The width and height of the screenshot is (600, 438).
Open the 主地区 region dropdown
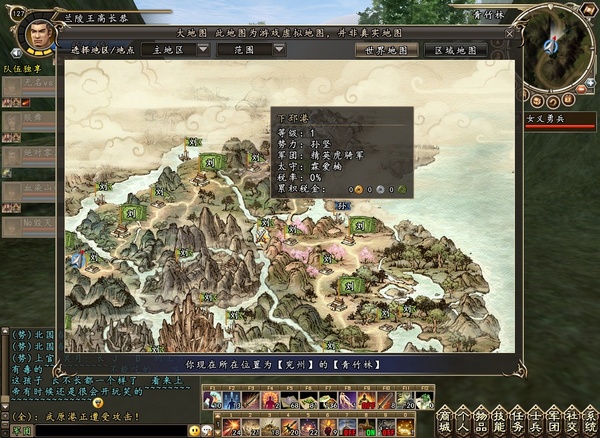tap(177, 48)
